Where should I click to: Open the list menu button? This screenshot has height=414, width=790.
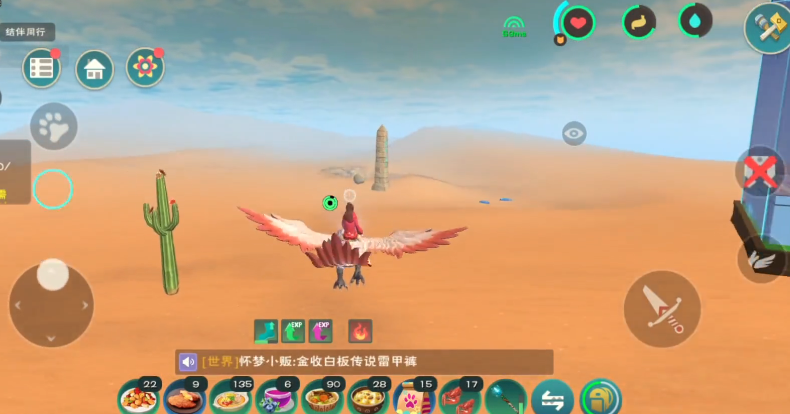coord(41,68)
